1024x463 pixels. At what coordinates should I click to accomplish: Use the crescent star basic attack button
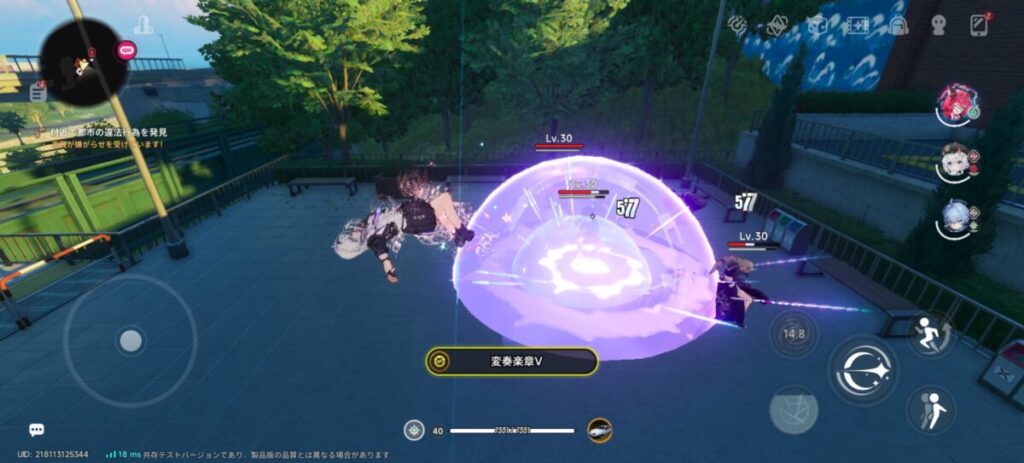click(x=862, y=368)
